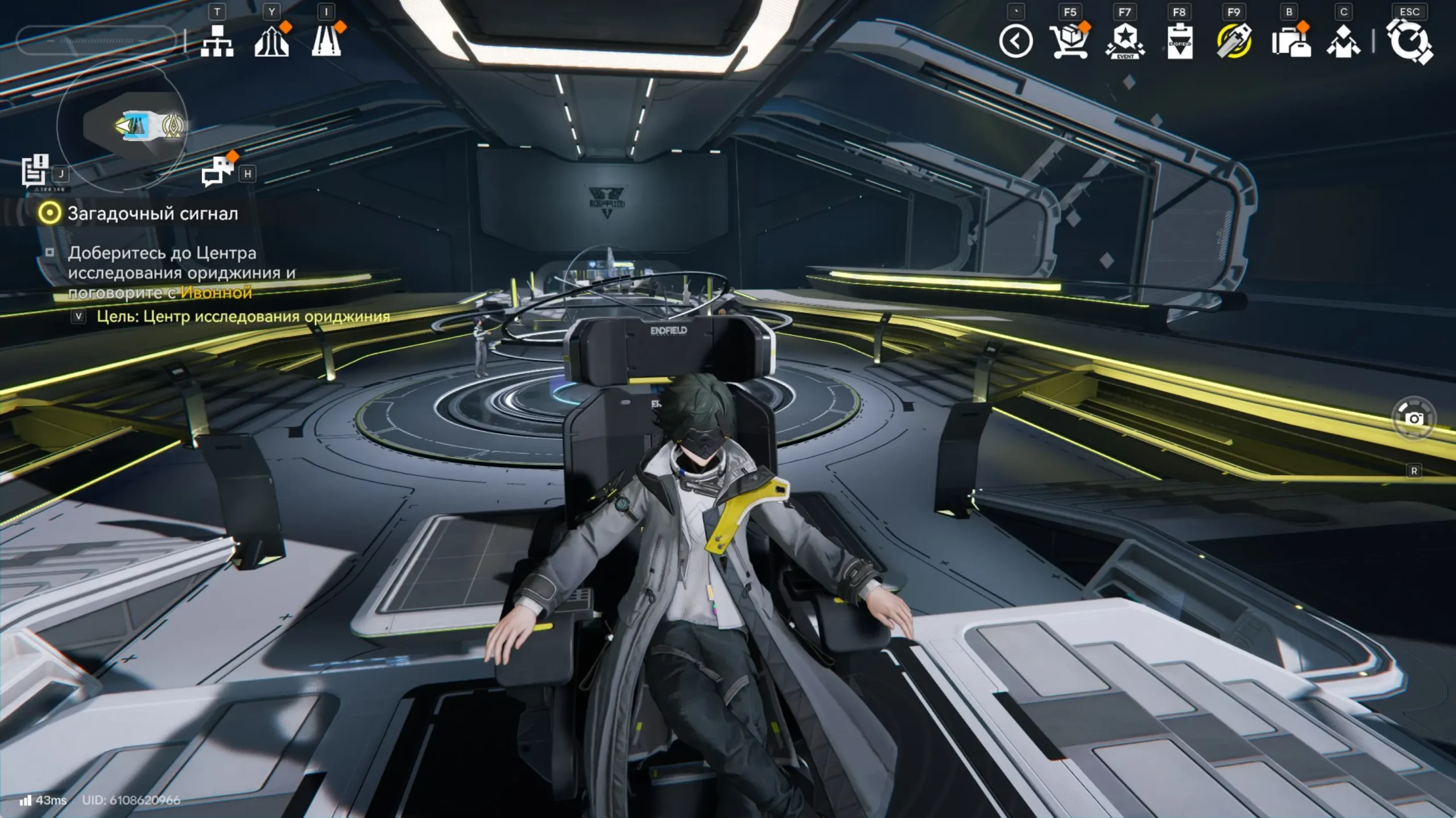The image size is (1456, 818).
Task: Click the single tower icon
Action: [x=326, y=41]
